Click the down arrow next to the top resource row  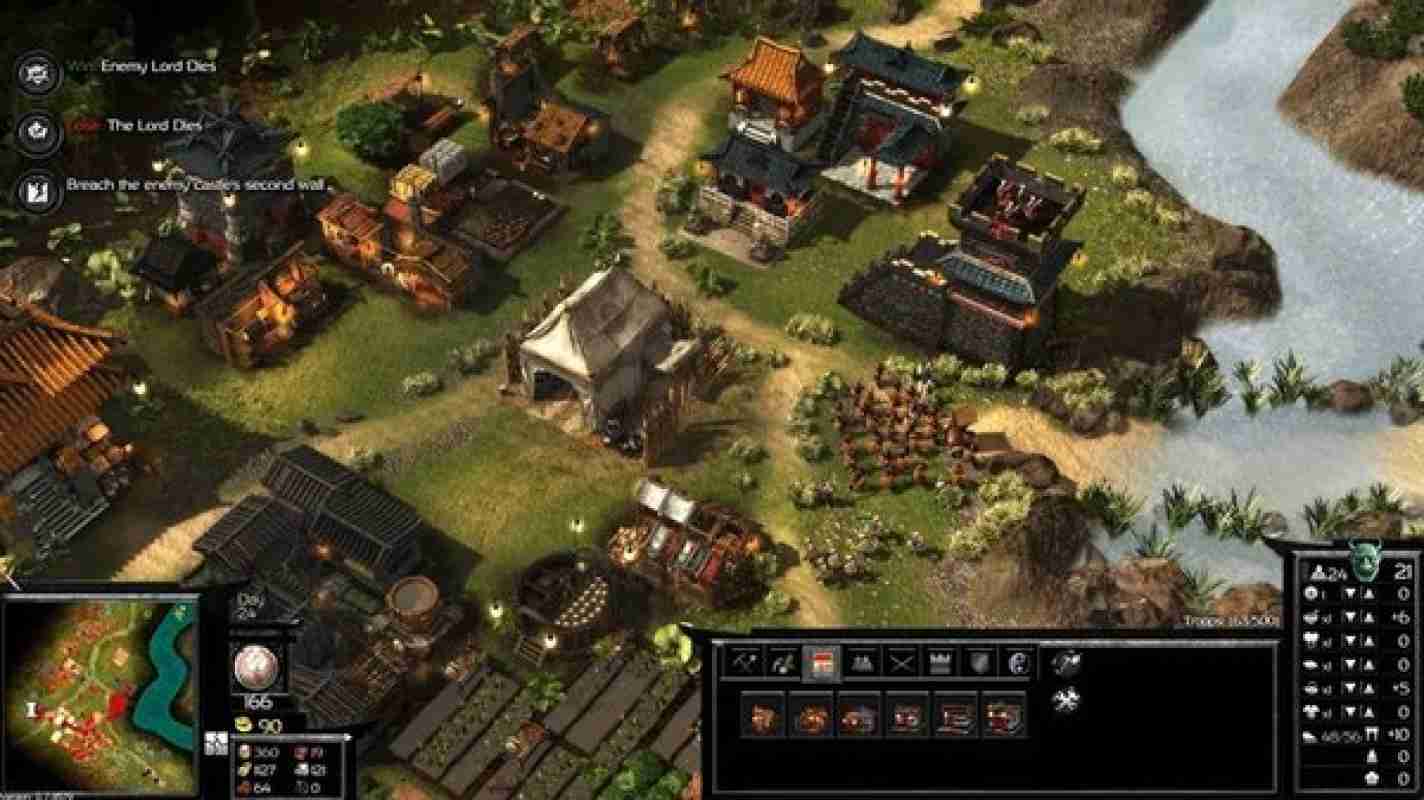click(x=1352, y=592)
